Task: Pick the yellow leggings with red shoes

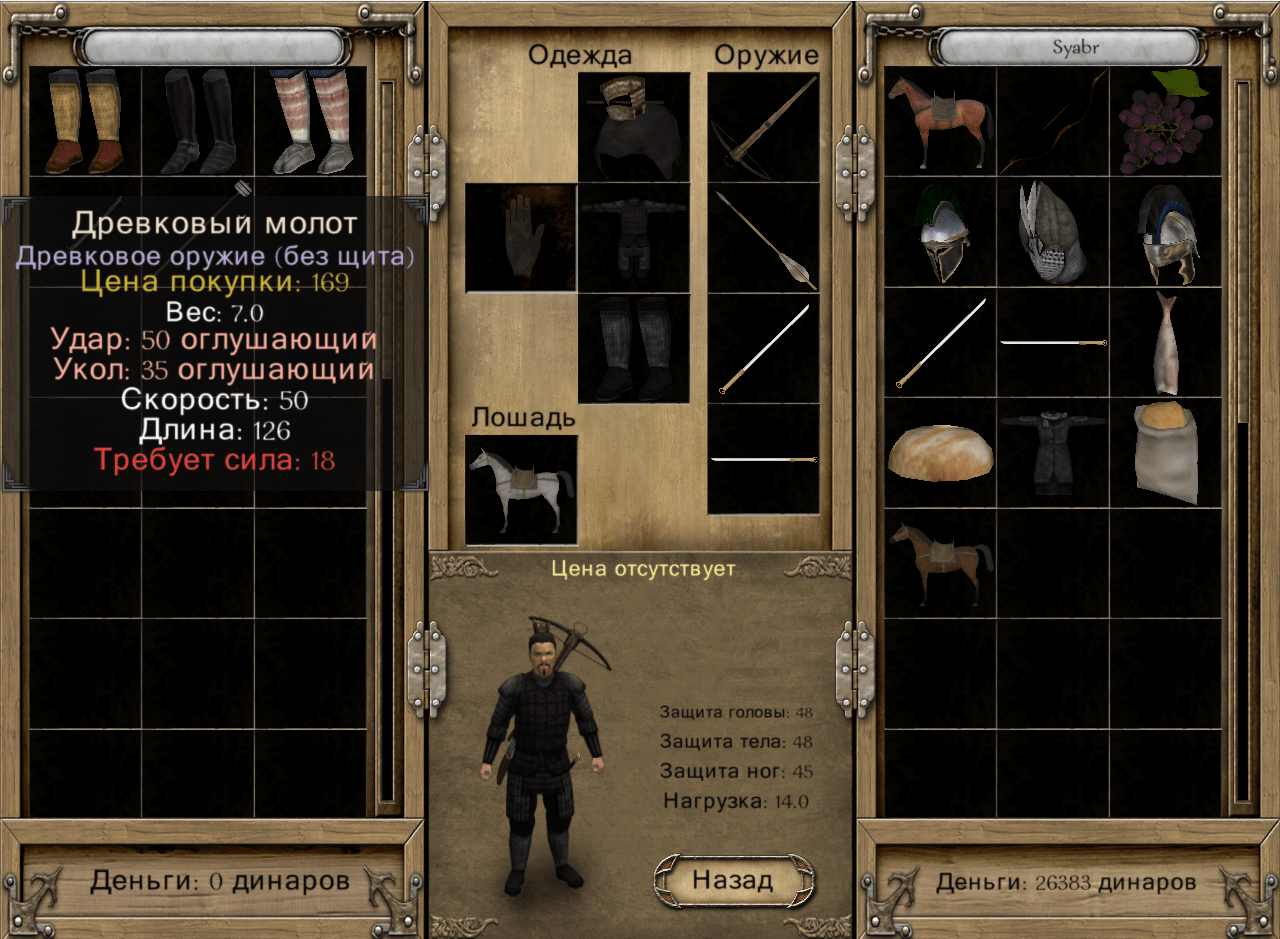Action: 84,121
